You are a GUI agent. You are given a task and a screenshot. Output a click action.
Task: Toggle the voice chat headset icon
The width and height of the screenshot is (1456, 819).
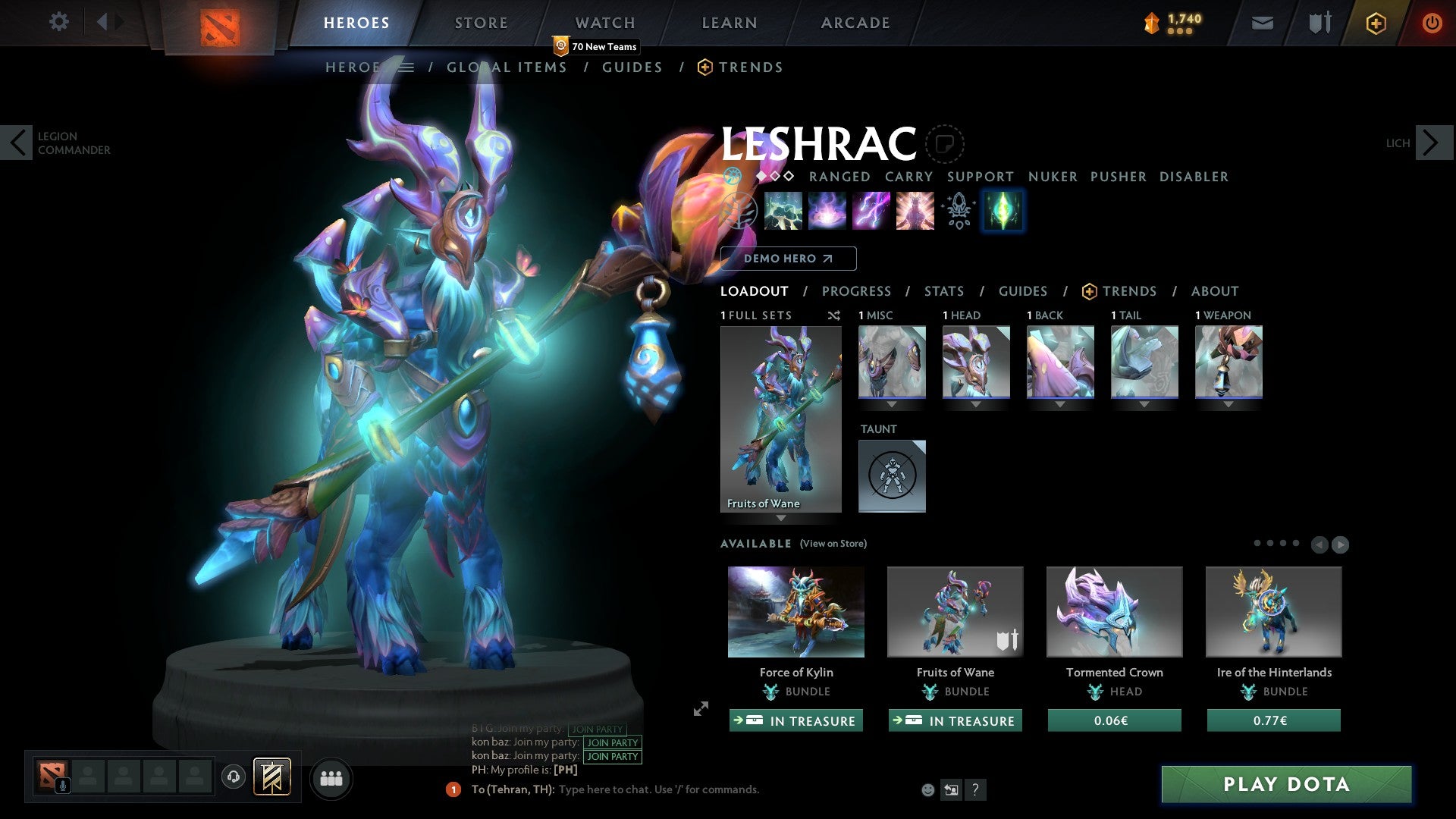[233, 777]
